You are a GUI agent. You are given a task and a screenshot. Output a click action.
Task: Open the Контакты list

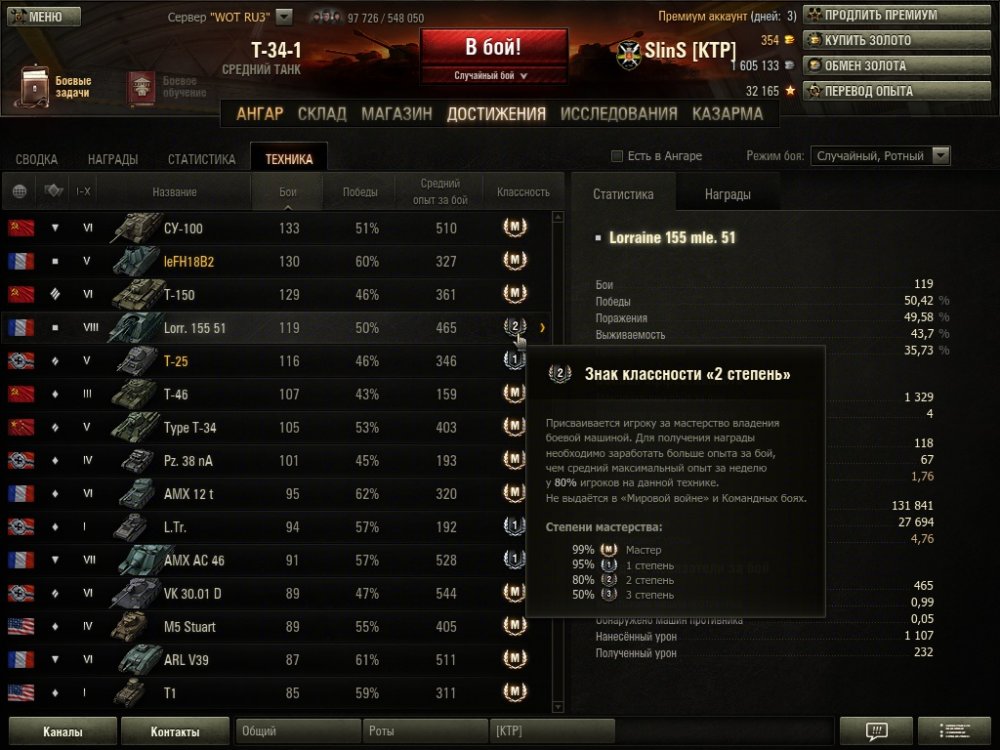click(175, 732)
